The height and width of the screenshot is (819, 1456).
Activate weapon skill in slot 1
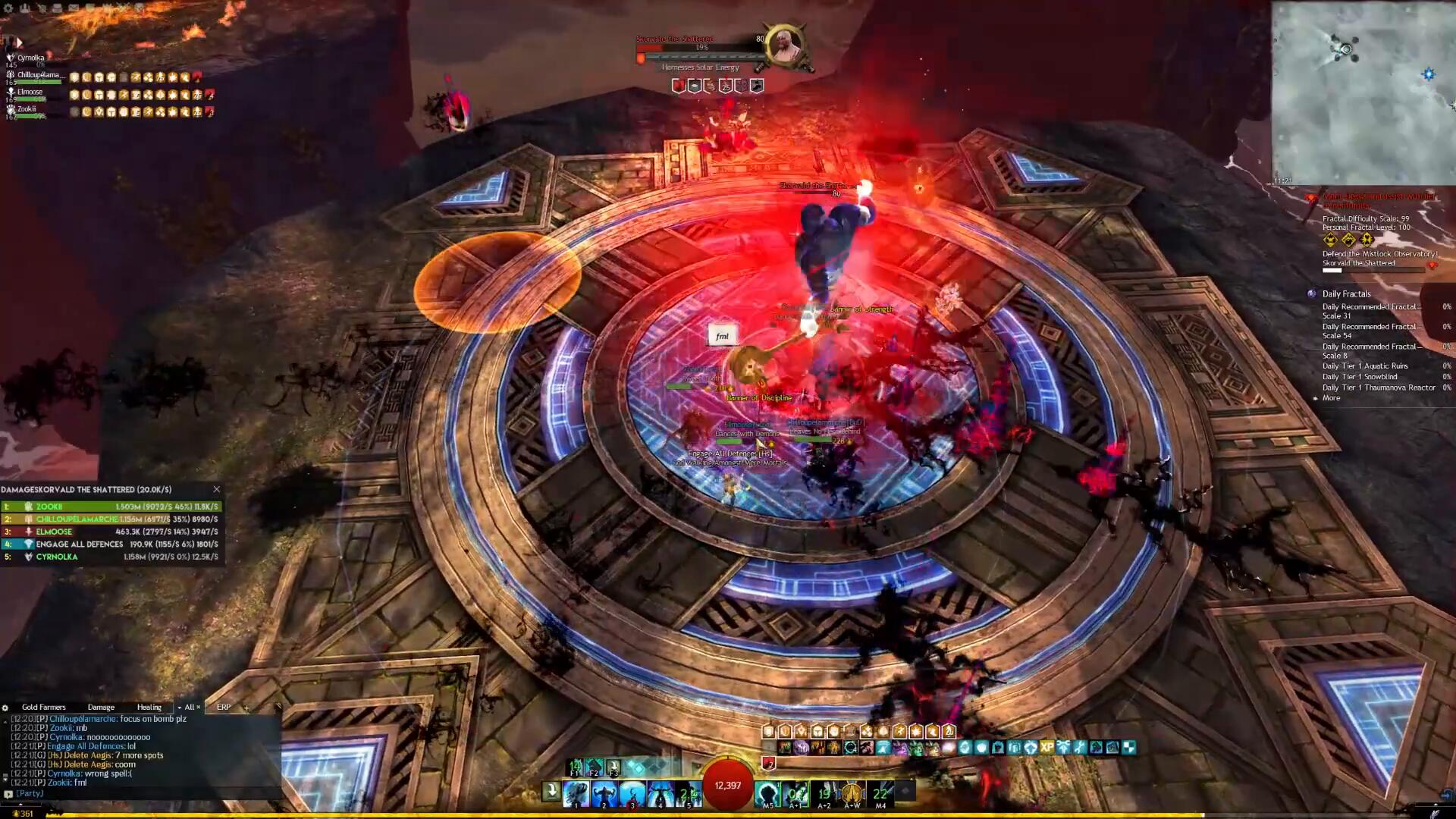pos(576,793)
